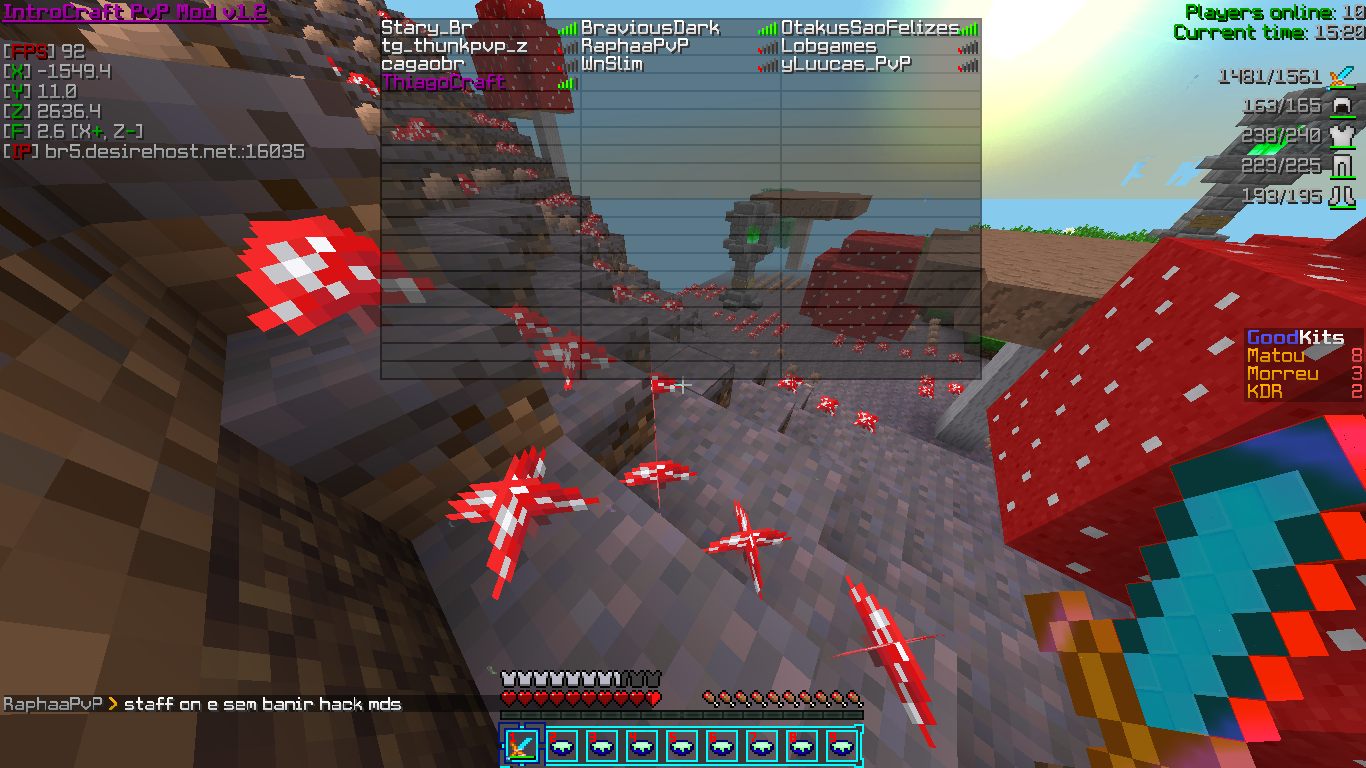Click the purple ThiagoCraft player entry
Screen dimensions: 1366x768
(x=444, y=82)
